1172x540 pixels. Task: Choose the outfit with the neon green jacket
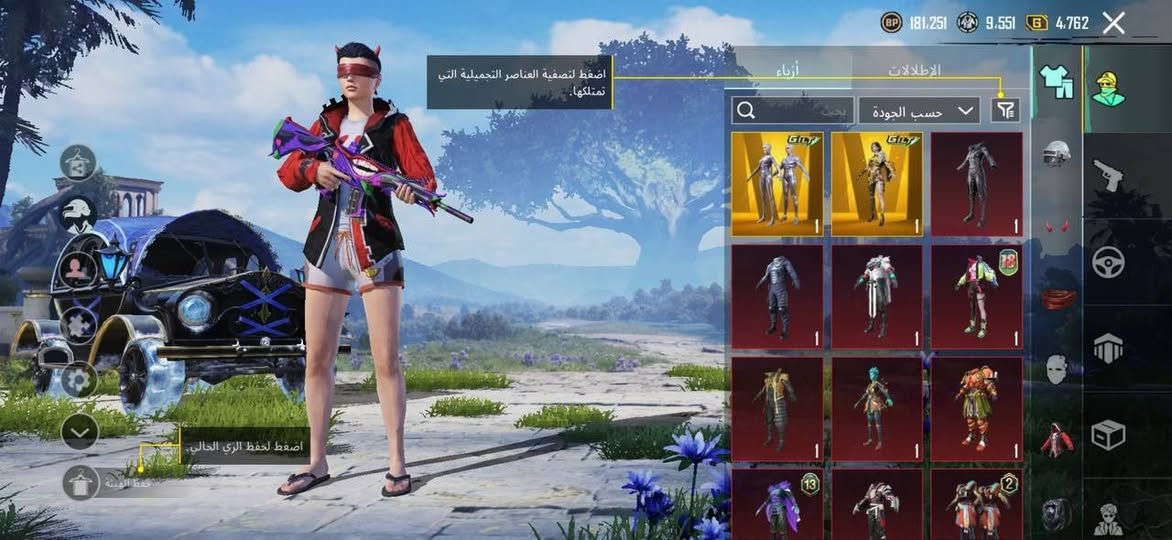pos(977,295)
